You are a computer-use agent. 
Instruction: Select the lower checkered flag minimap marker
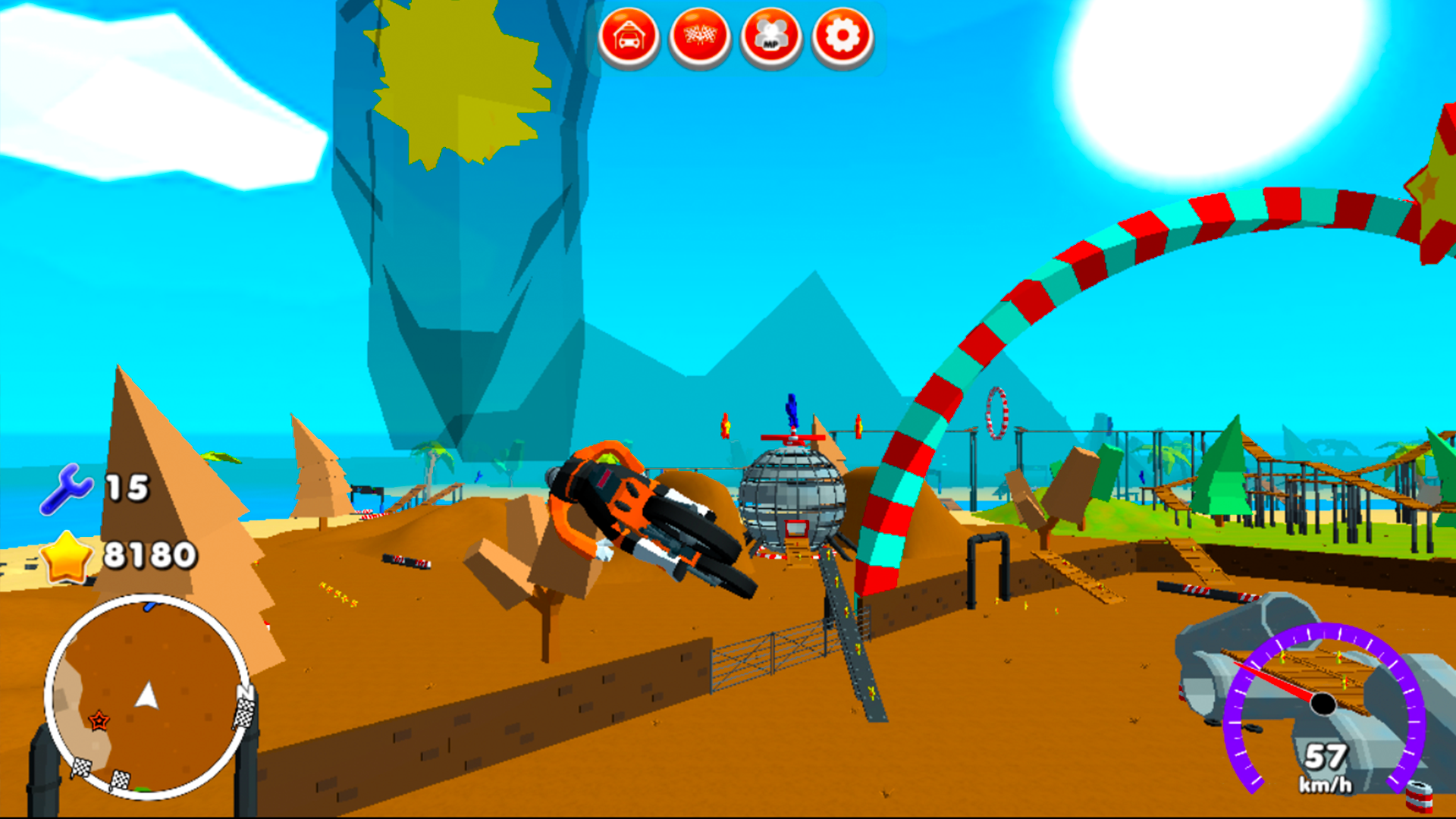pos(120,779)
